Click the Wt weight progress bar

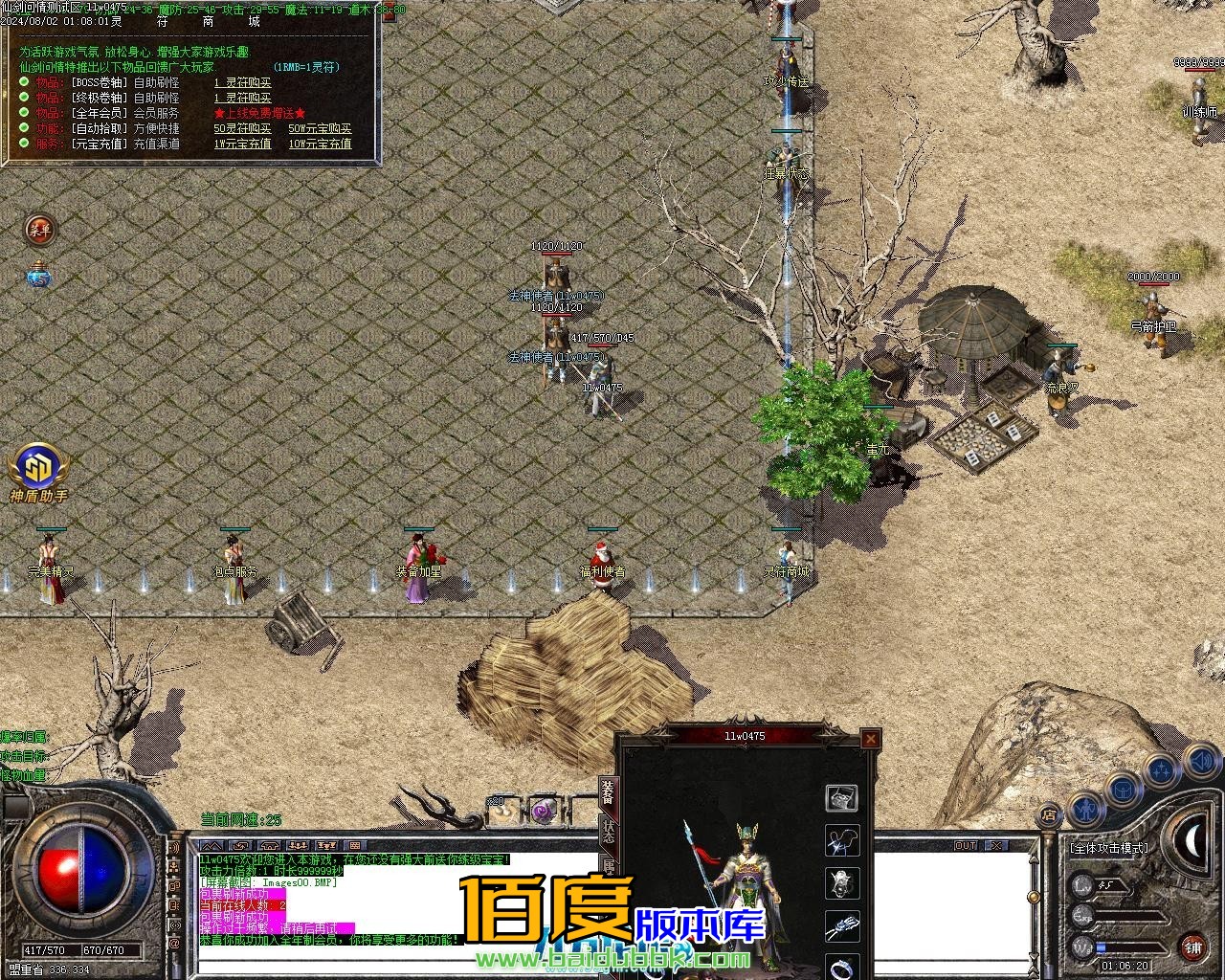click(x=1129, y=947)
